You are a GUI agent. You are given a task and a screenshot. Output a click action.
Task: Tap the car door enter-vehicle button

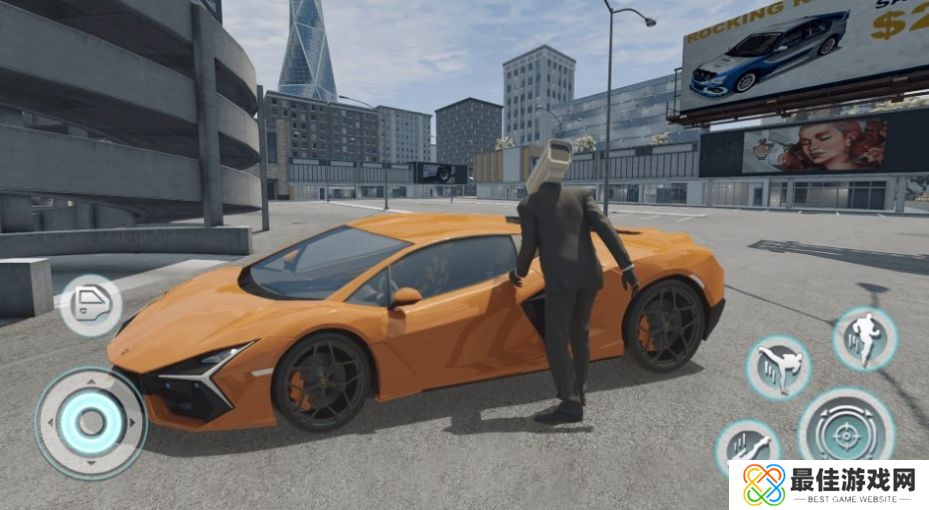(90, 304)
